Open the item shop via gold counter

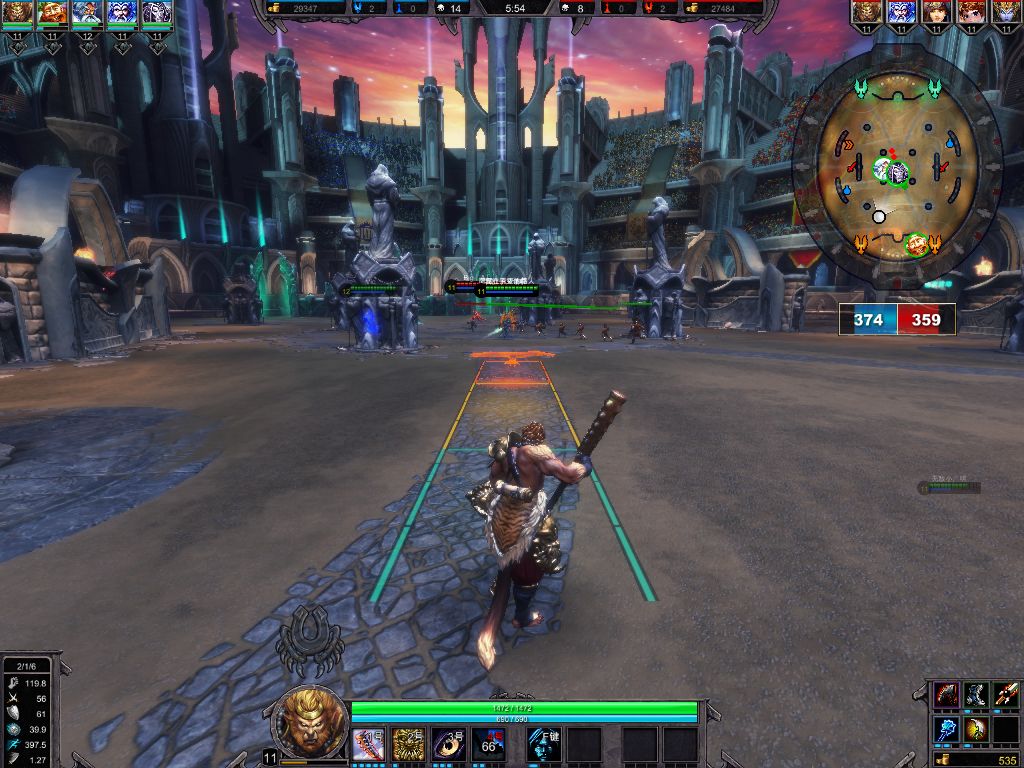point(977,760)
